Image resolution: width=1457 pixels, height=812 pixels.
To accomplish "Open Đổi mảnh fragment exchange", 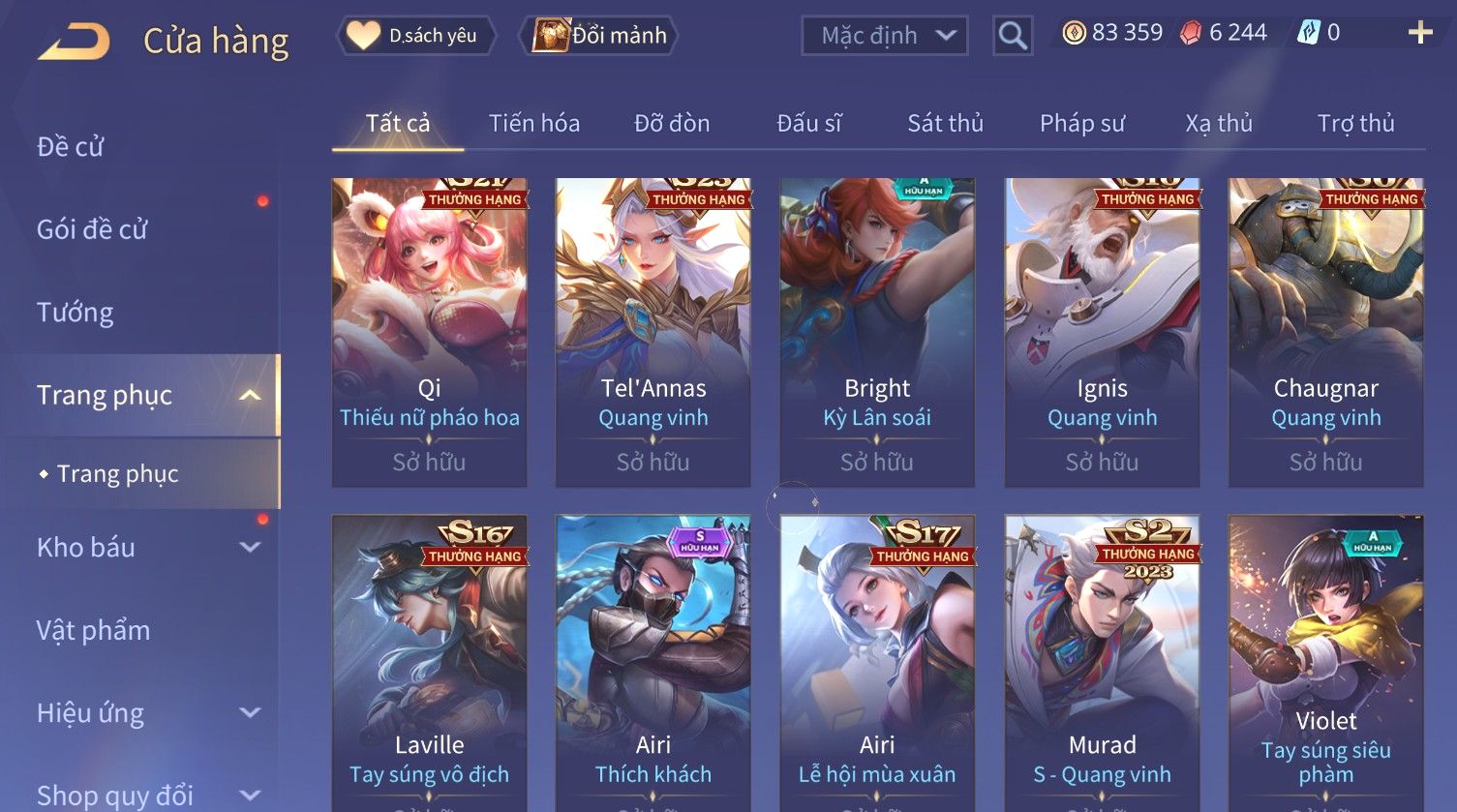I will tap(599, 36).
